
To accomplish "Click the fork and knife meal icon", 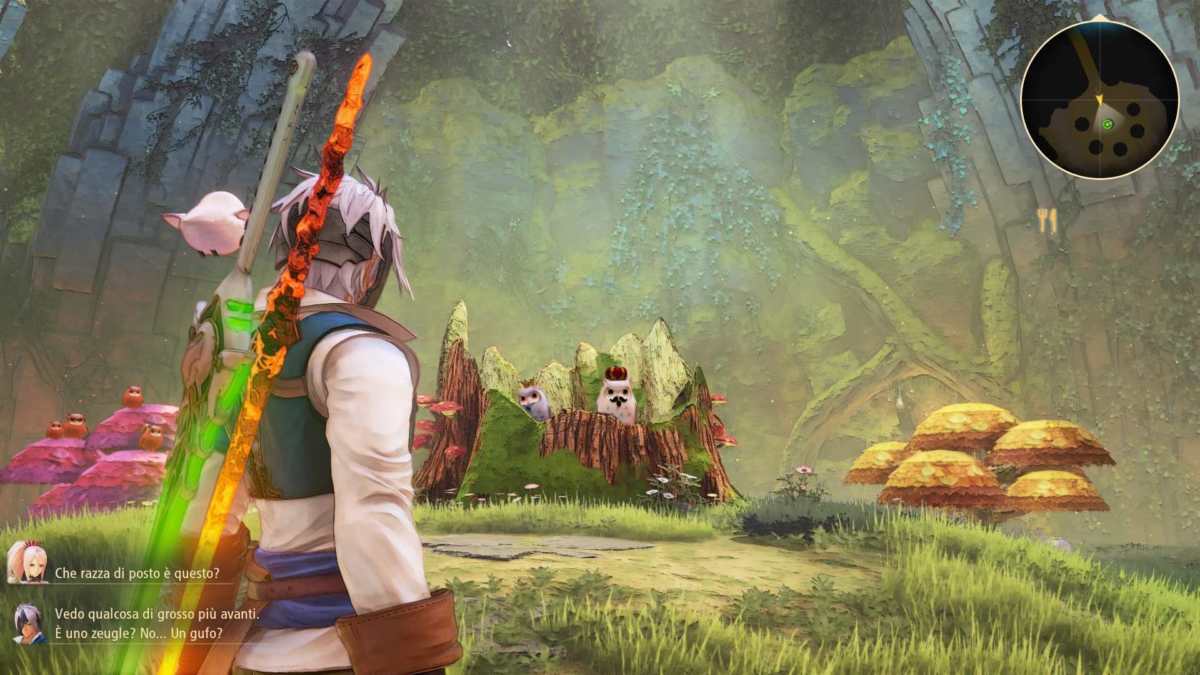I will [x=1047, y=221].
